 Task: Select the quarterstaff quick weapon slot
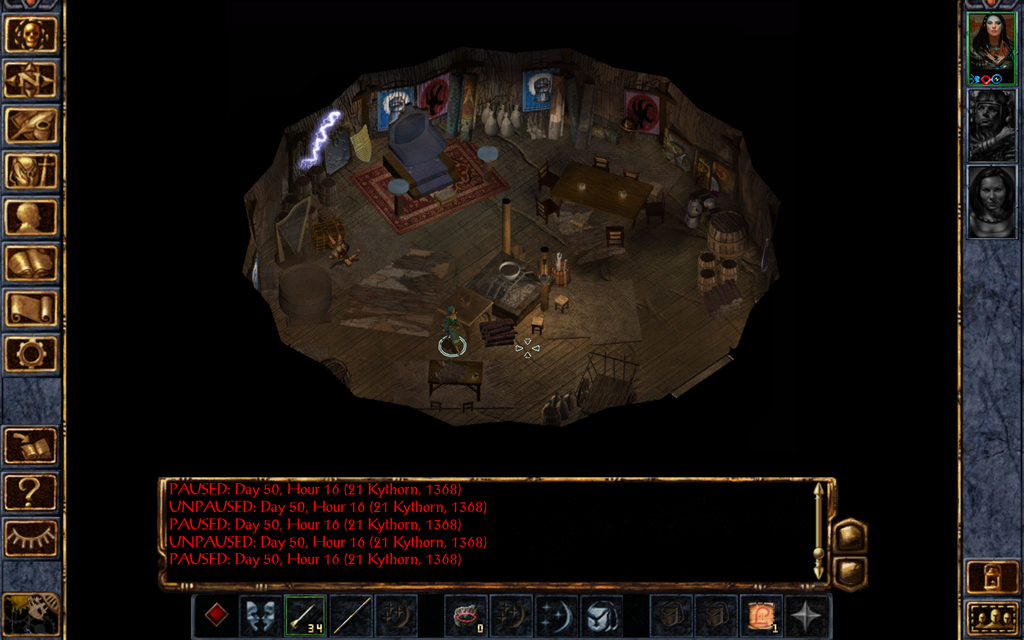click(x=351, y=615)
